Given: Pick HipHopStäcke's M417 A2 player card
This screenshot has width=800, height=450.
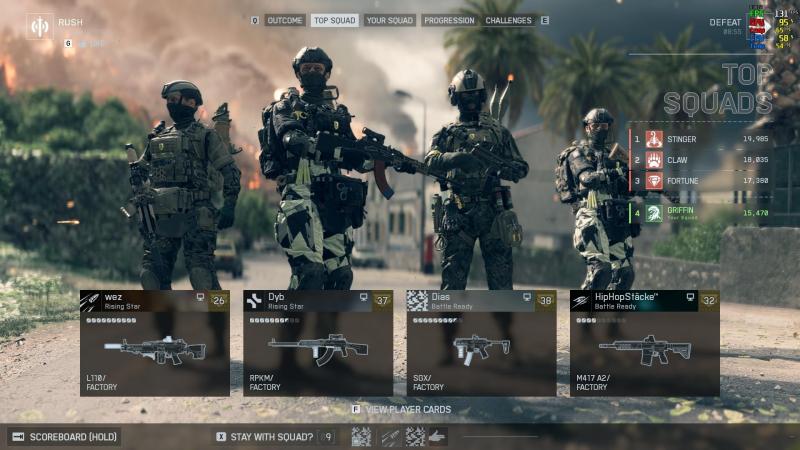Looking at the screenshot, I should (645, 343).
